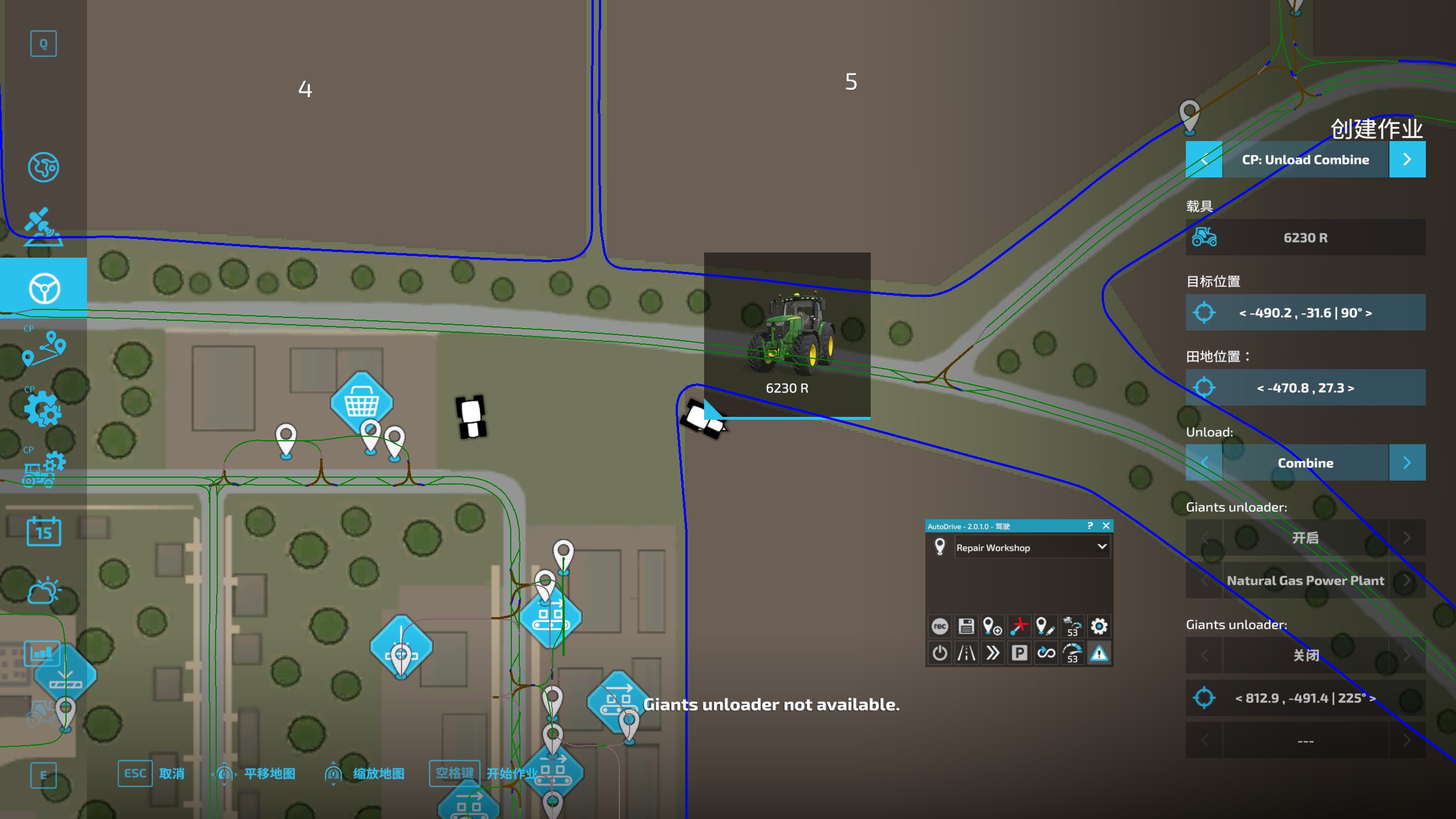This screenshot has width=1456, height=819.
Task: Select the loop route icon in AutoDrive
Action: point(1045,653)
